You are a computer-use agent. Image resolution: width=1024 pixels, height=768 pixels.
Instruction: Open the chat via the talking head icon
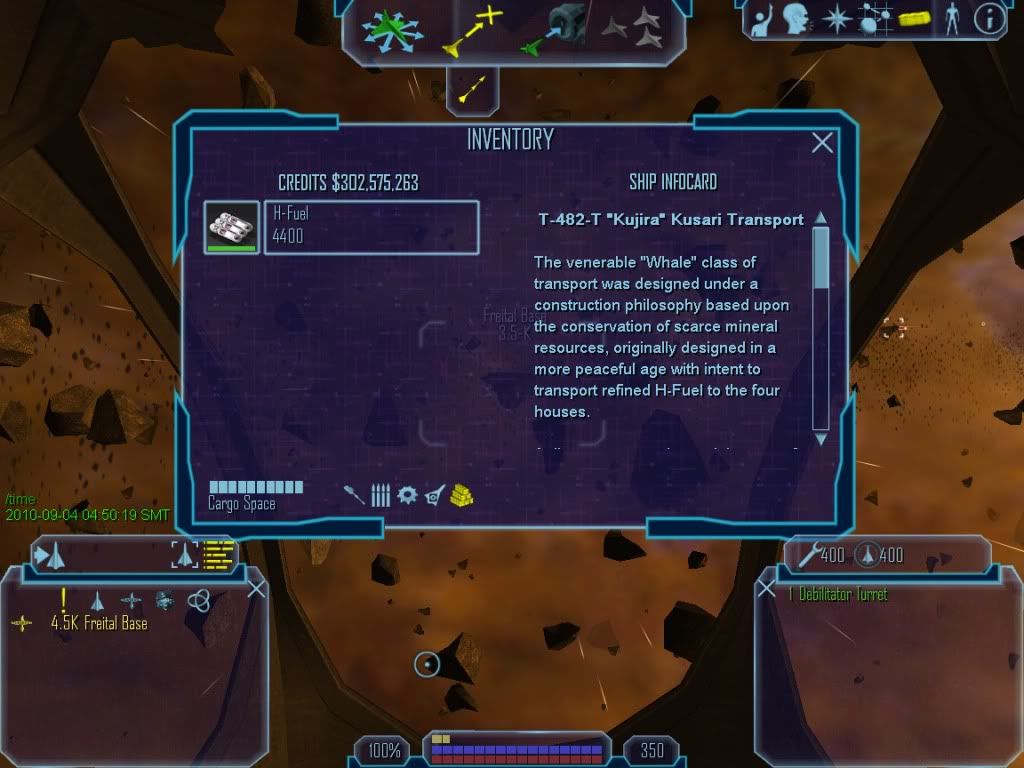tap(796, 19)
